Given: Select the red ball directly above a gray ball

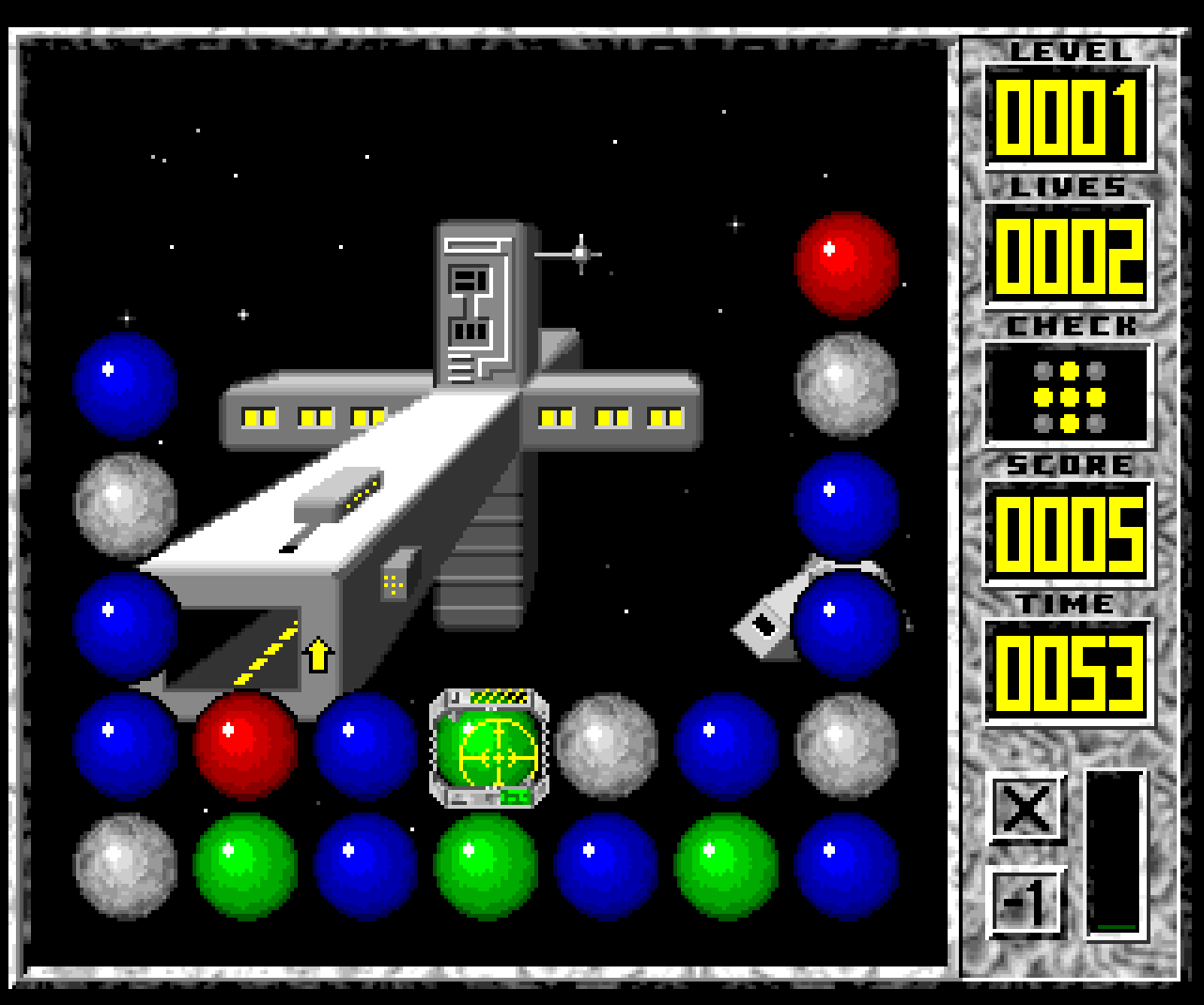Looking at the screenshot, I should coord(846,265).
